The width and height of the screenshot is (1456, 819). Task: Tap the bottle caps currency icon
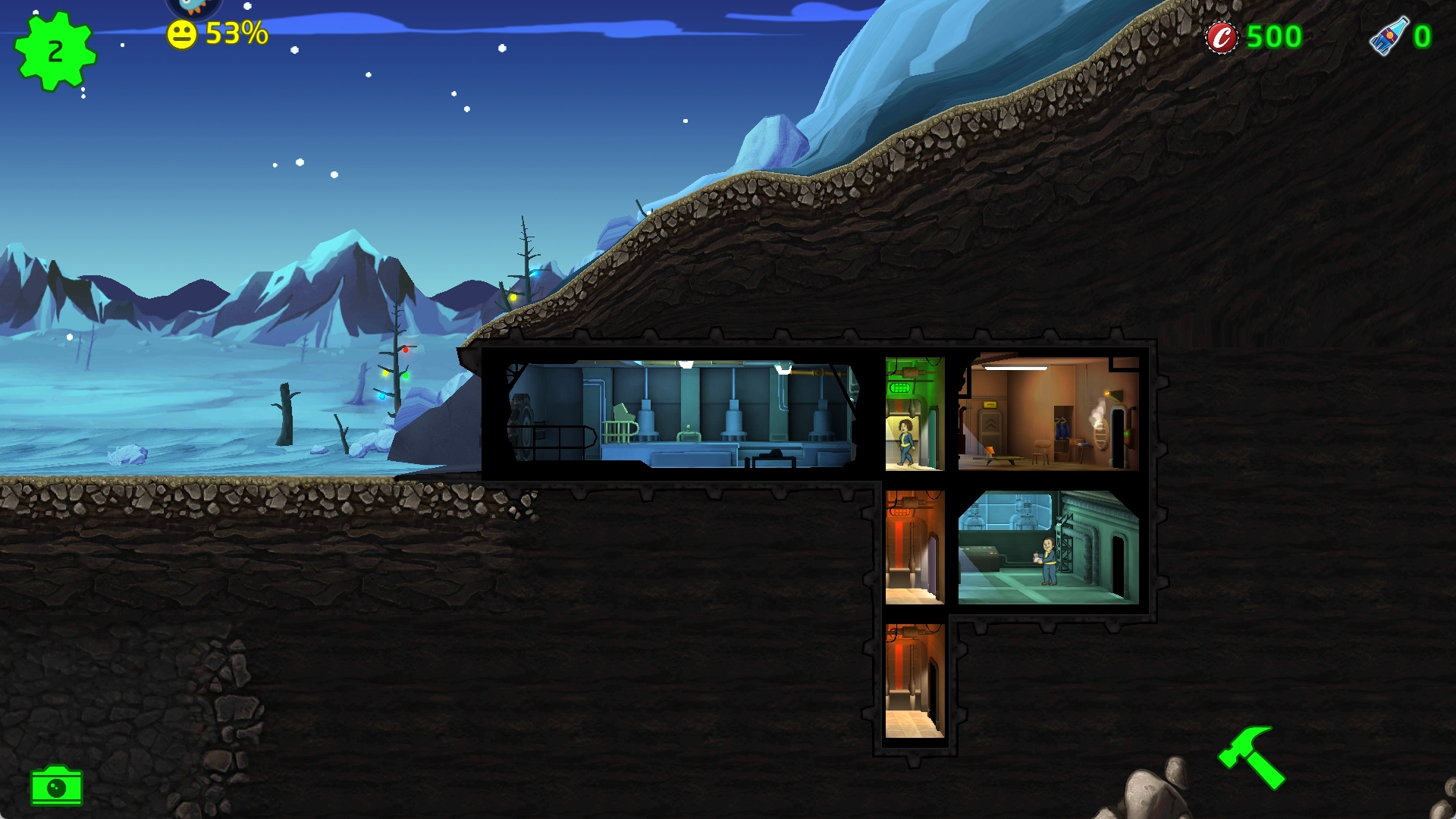[x=1222, y=37]
